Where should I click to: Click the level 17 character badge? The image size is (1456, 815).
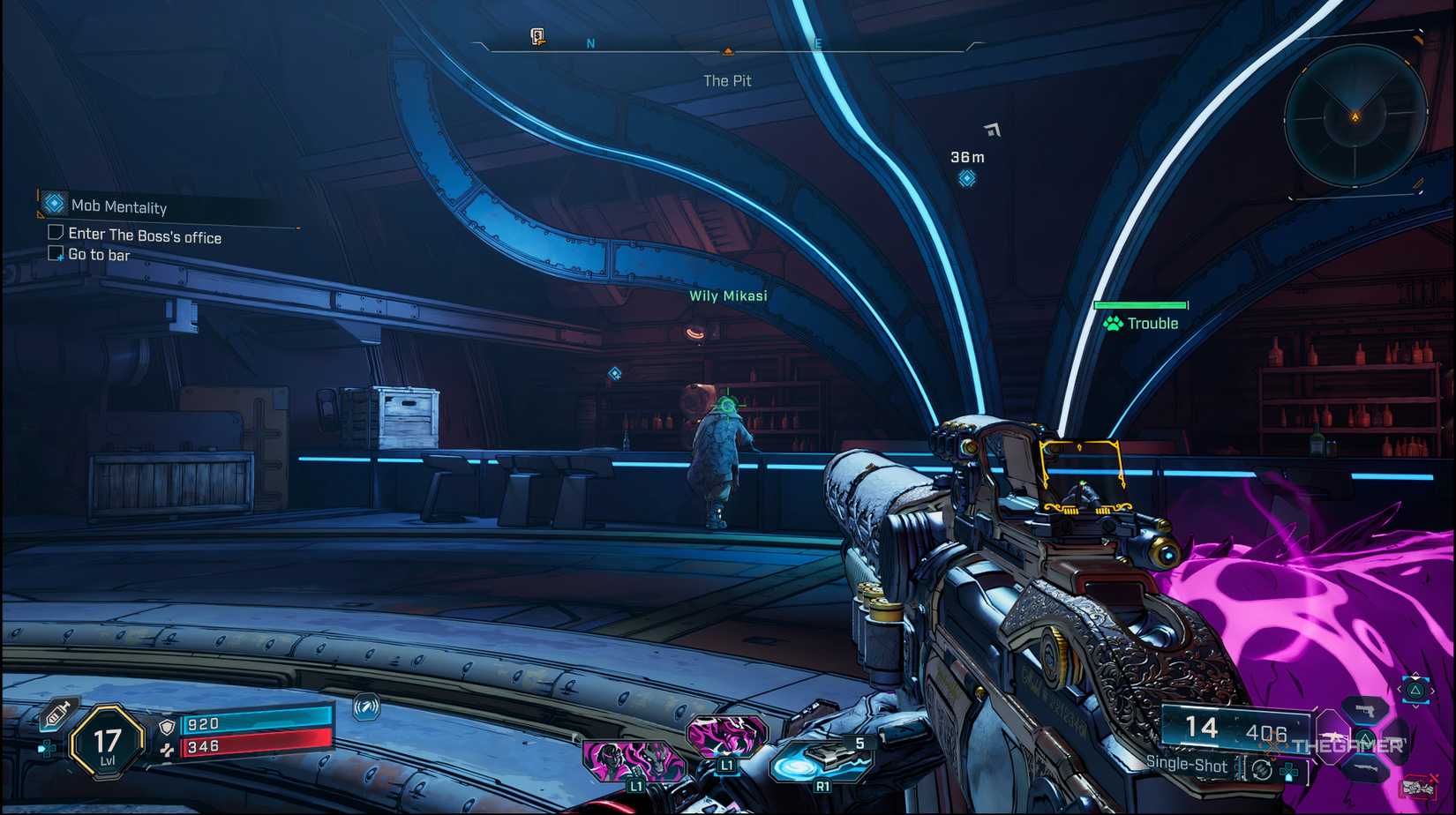pyautogui.click(x=107, y=743)
